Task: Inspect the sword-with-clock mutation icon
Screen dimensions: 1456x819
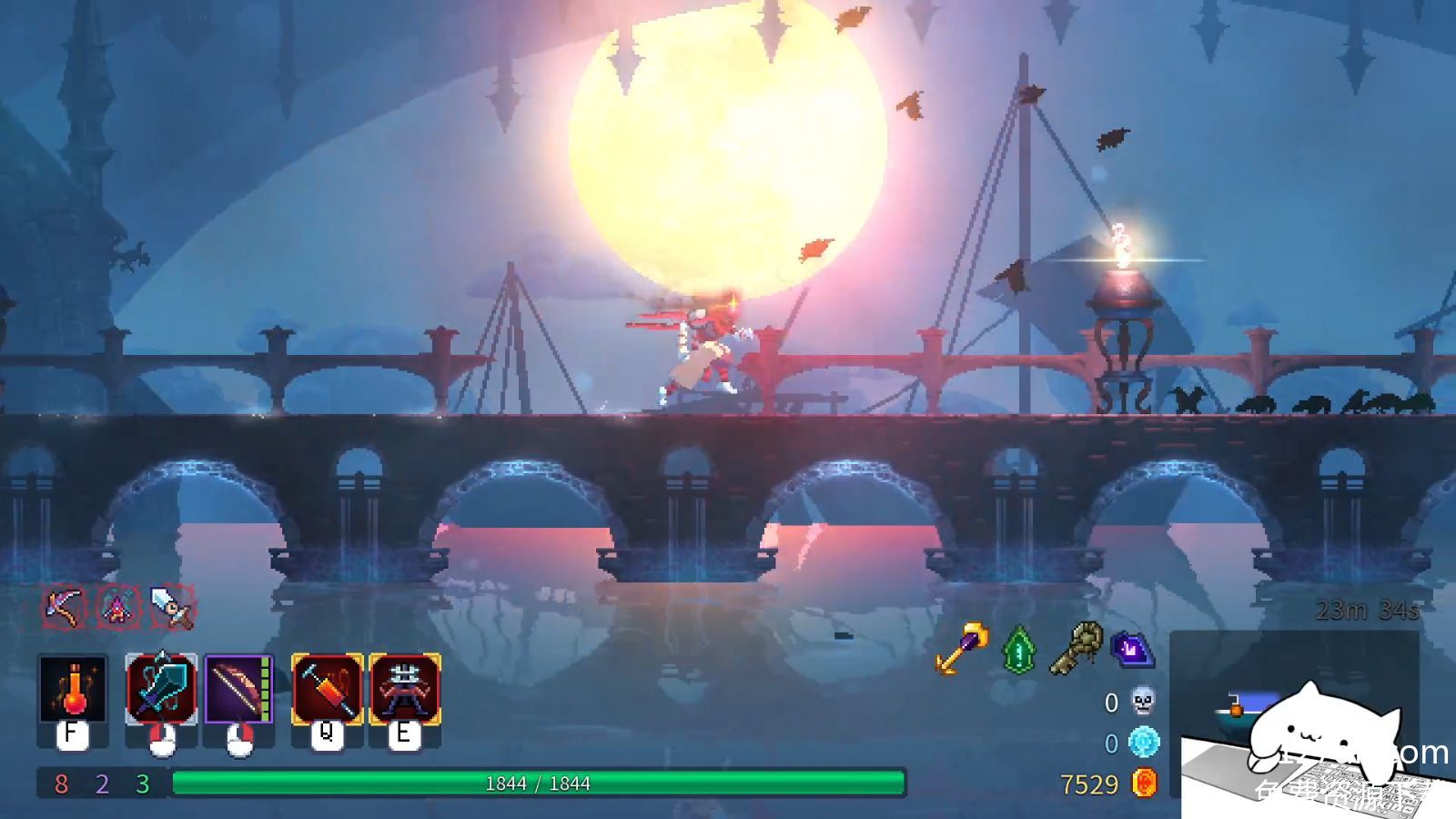Action: [172, 607]
